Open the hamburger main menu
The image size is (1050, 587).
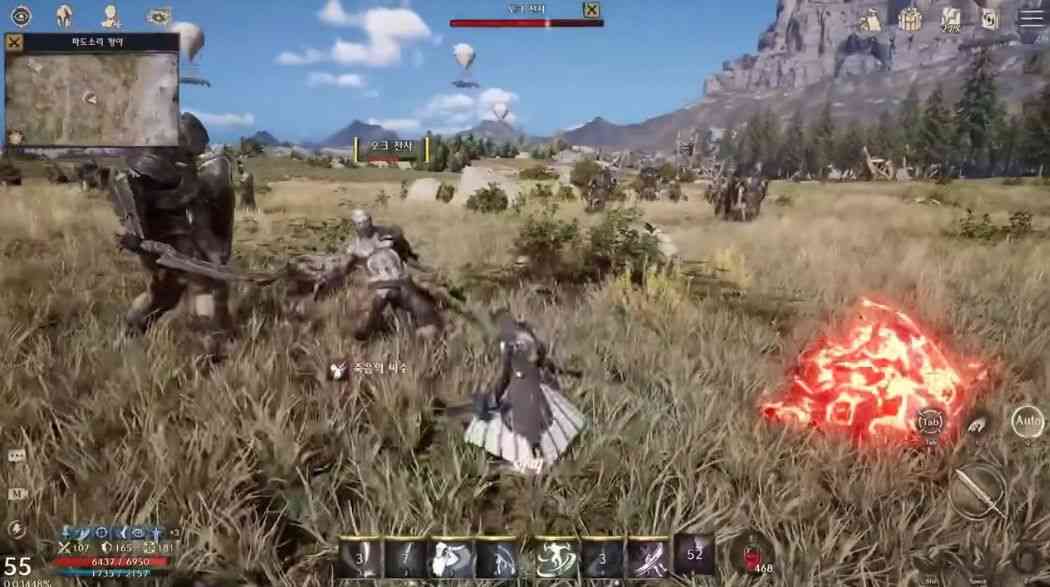(1031, 16)
